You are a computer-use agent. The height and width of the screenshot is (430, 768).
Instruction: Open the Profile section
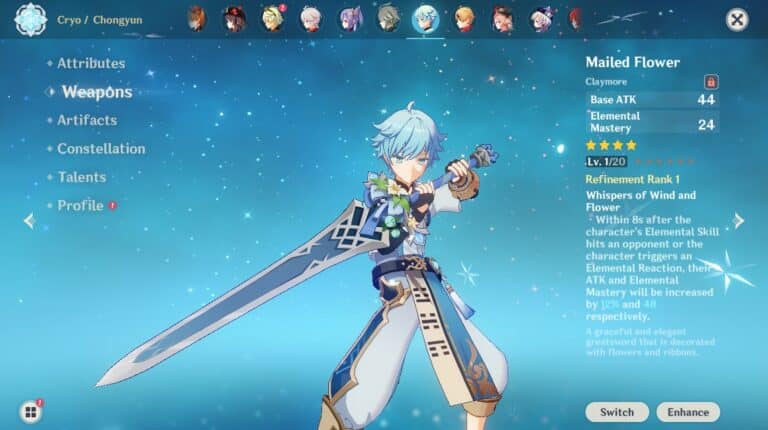pos(80,205)
